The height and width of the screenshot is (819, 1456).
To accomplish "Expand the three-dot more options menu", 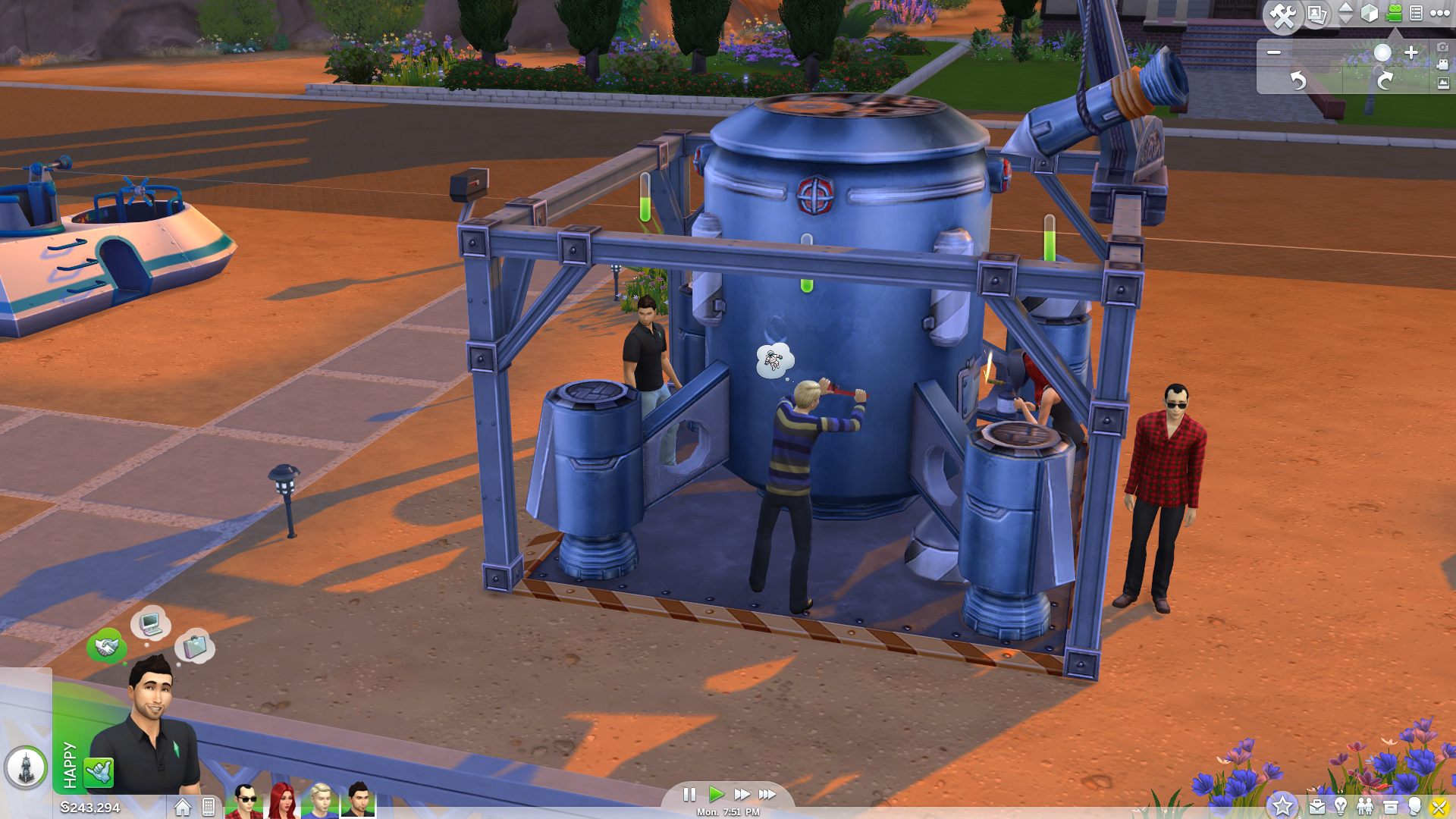I will 1439,14.
